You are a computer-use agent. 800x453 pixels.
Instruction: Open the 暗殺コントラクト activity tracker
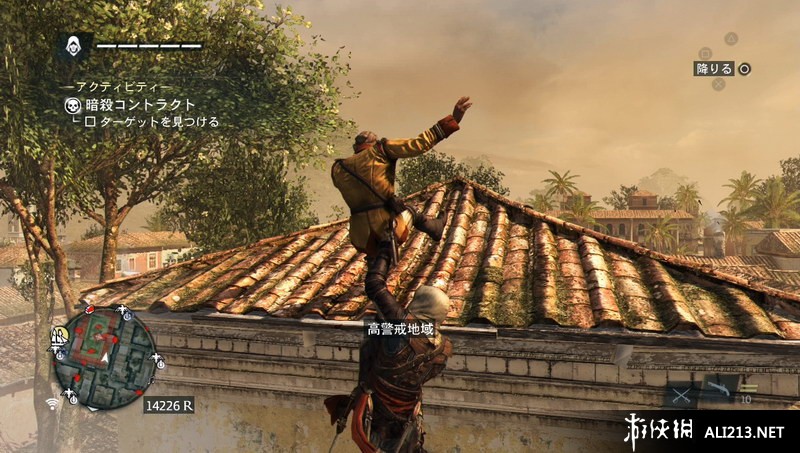(x=140, y=104)
